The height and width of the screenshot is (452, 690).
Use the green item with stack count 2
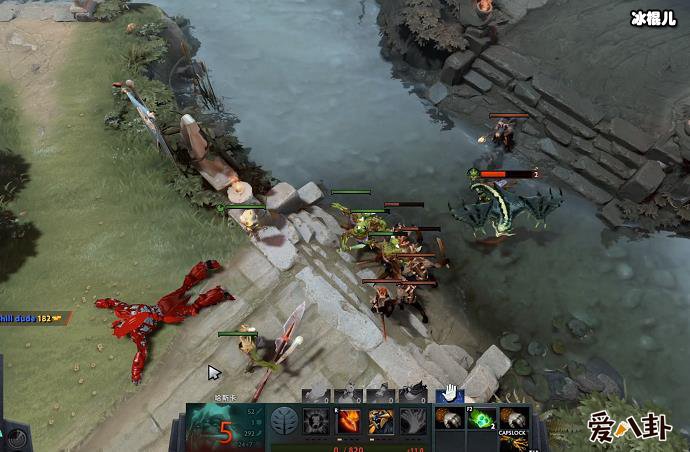pyautogui.click(x=483, y=420)
